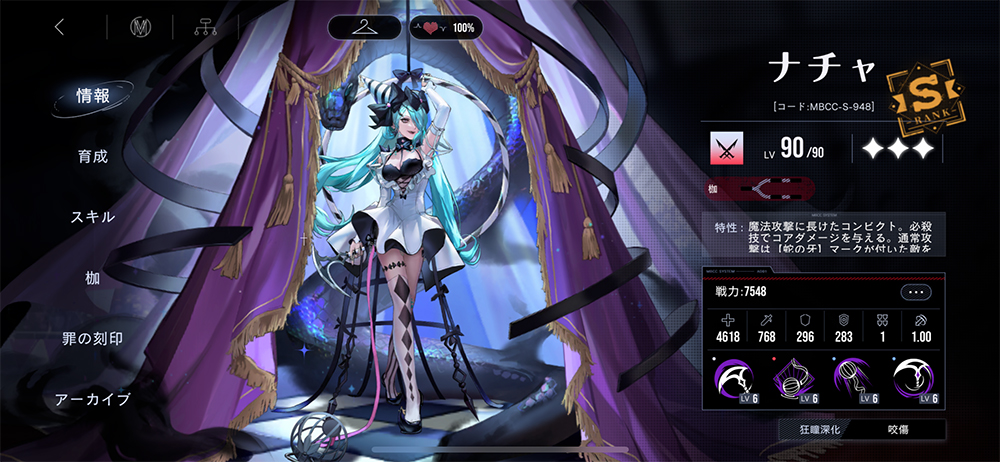
Task: Switch to the 枷 tab
Action: tap(93, 278)
